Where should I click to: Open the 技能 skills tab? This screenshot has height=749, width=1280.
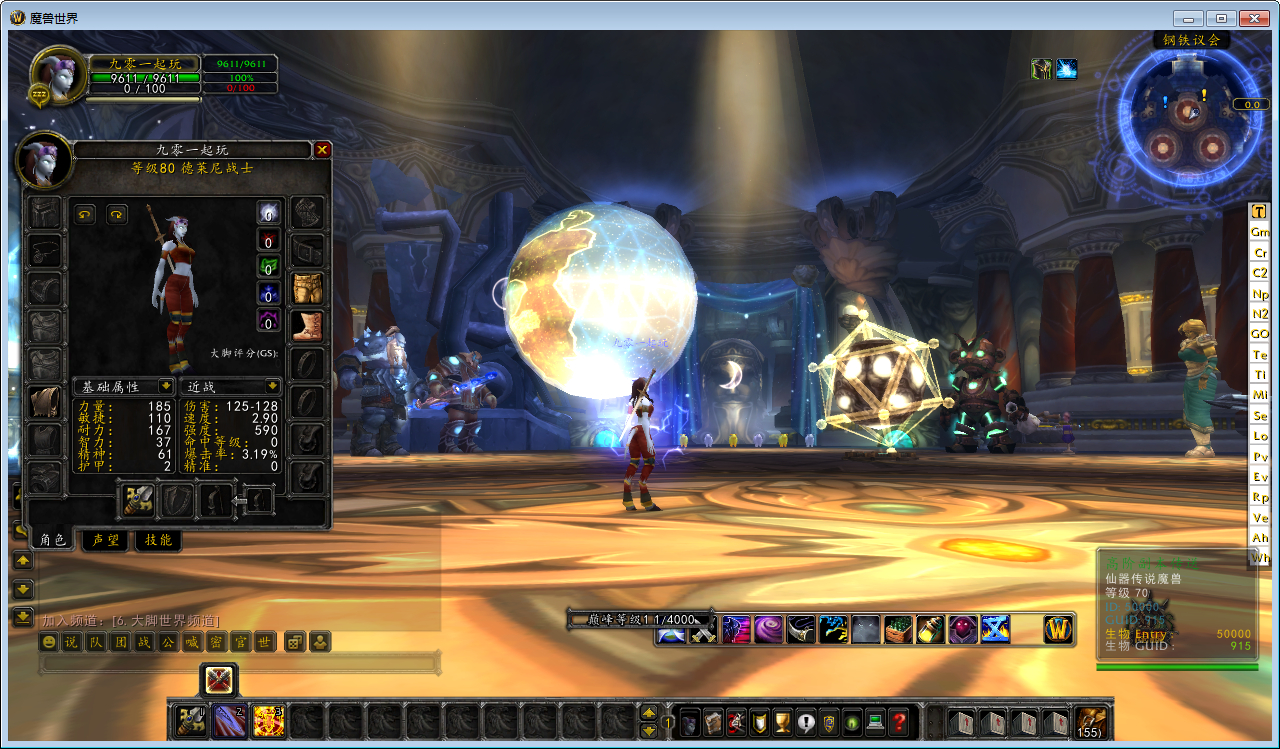click(158, 540)
